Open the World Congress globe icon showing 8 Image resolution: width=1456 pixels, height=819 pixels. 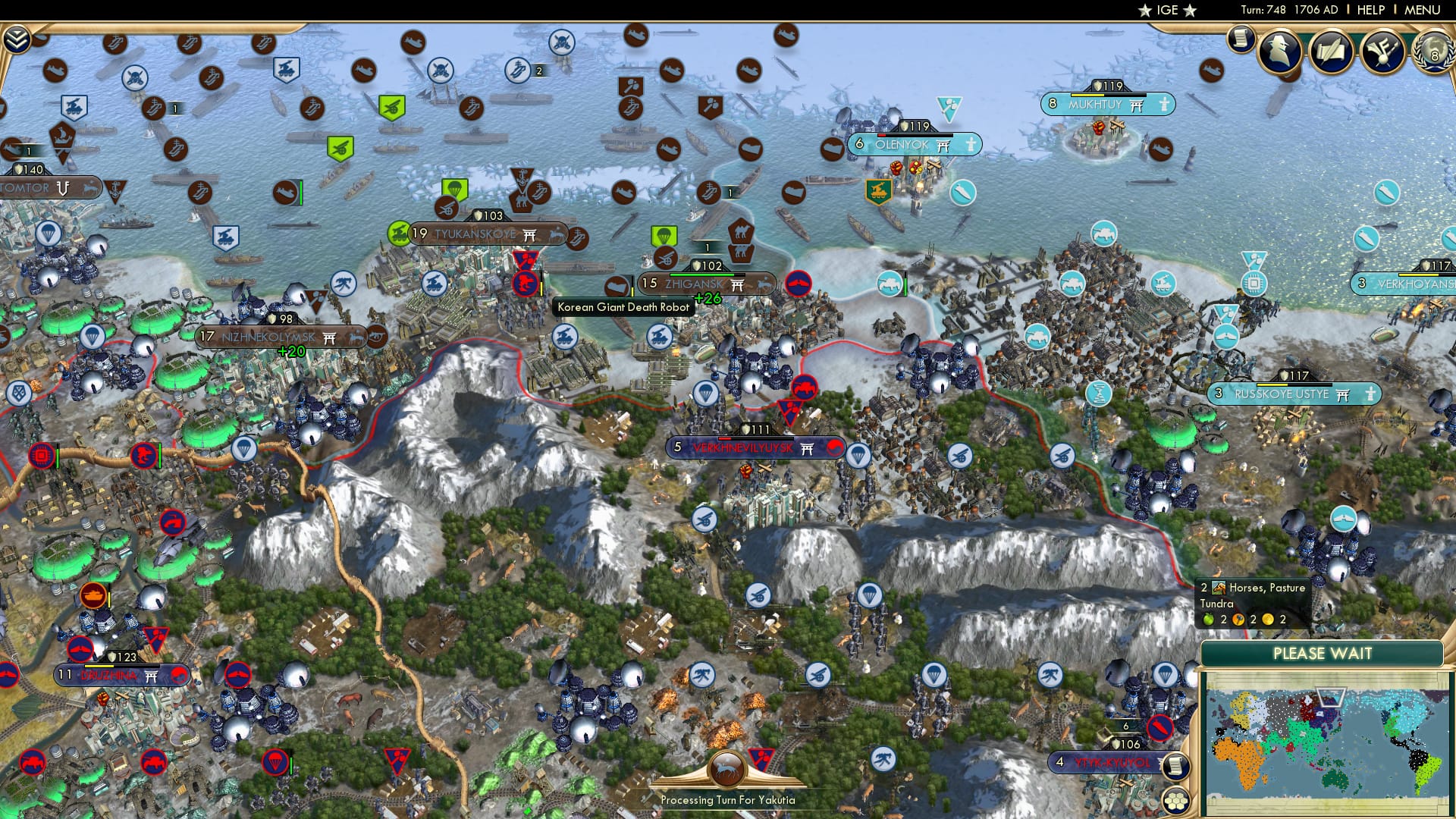(x=1433, y=55)
